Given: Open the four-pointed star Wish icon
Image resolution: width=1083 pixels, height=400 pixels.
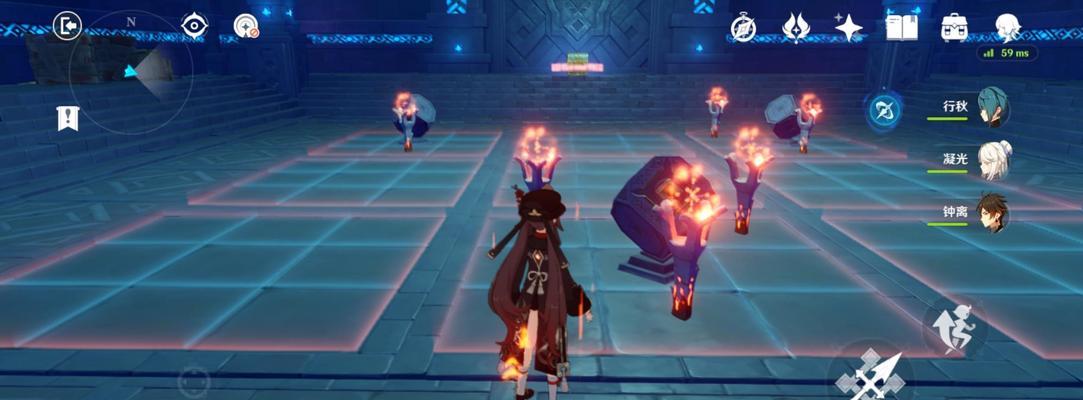Looking at the screenshot, I should point(849,28).
